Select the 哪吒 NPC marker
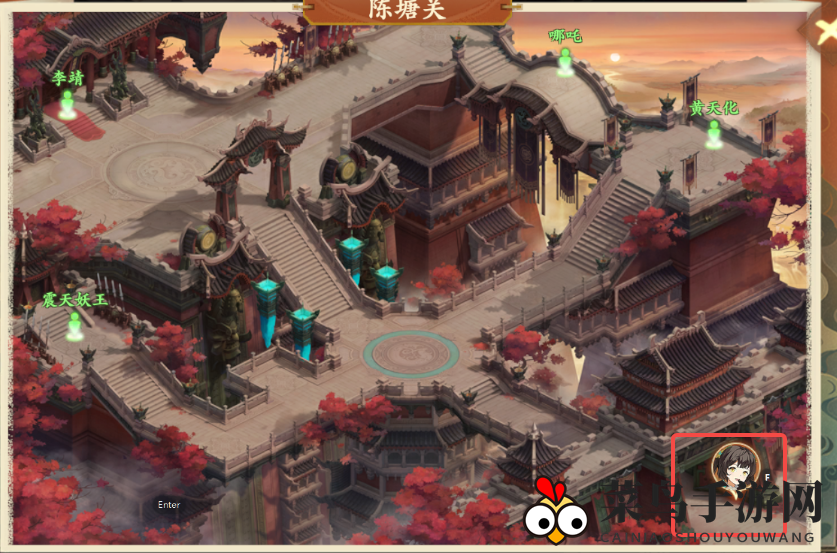The height and width of the screenshot is (553, 837). [x=565, y=60]
